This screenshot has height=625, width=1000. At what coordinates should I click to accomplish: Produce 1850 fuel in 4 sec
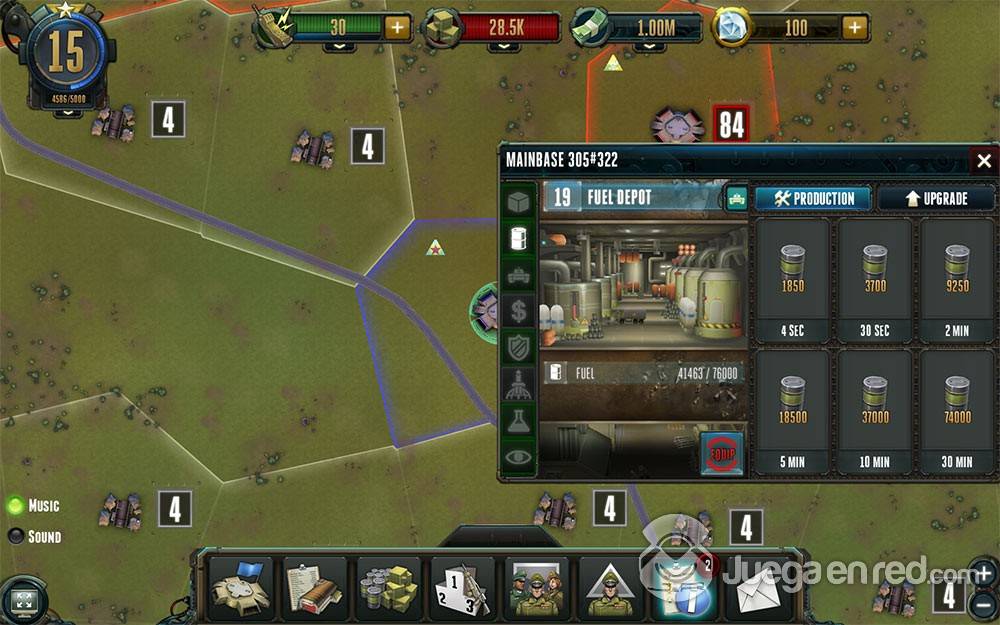[x=793, y=281]
